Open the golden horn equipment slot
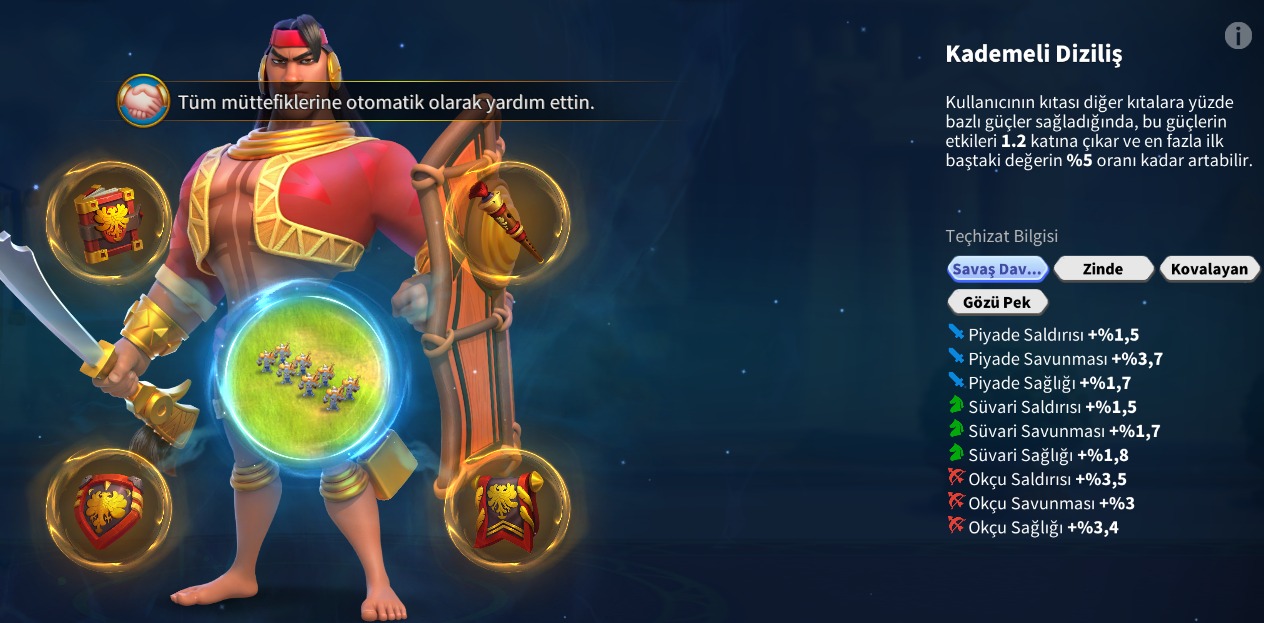 508,222
